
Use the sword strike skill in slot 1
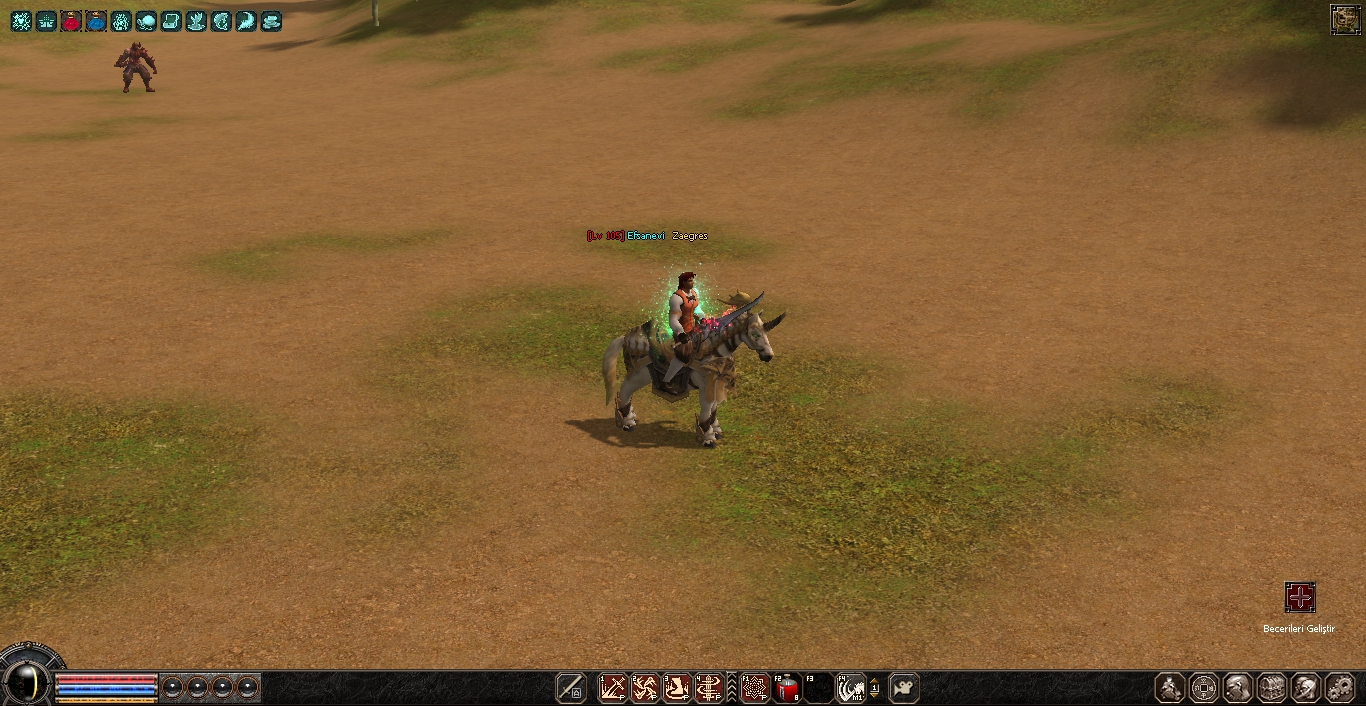612,688
